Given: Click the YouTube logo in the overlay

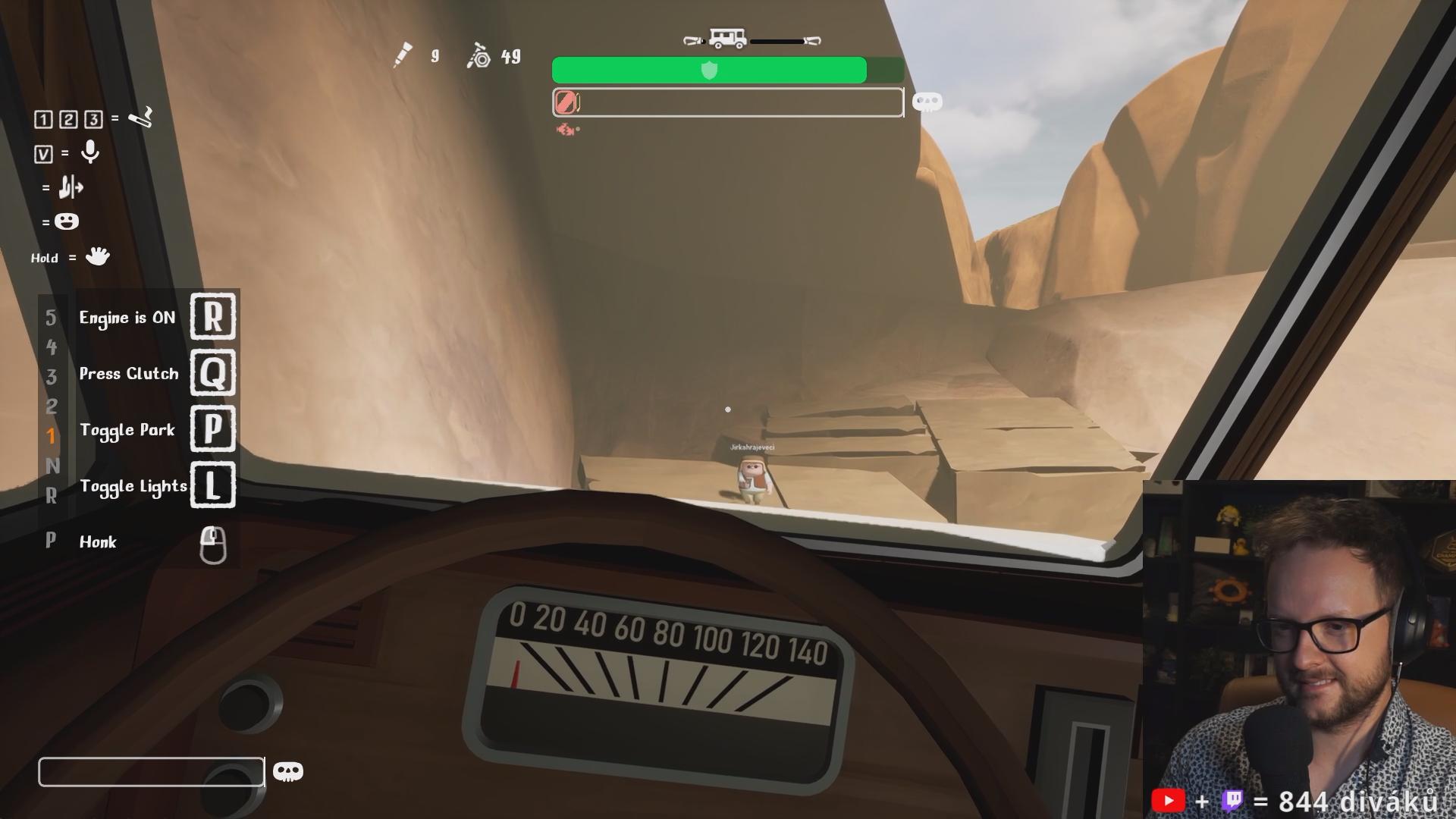Looking at the screenshot, I should coord(1168,801).
